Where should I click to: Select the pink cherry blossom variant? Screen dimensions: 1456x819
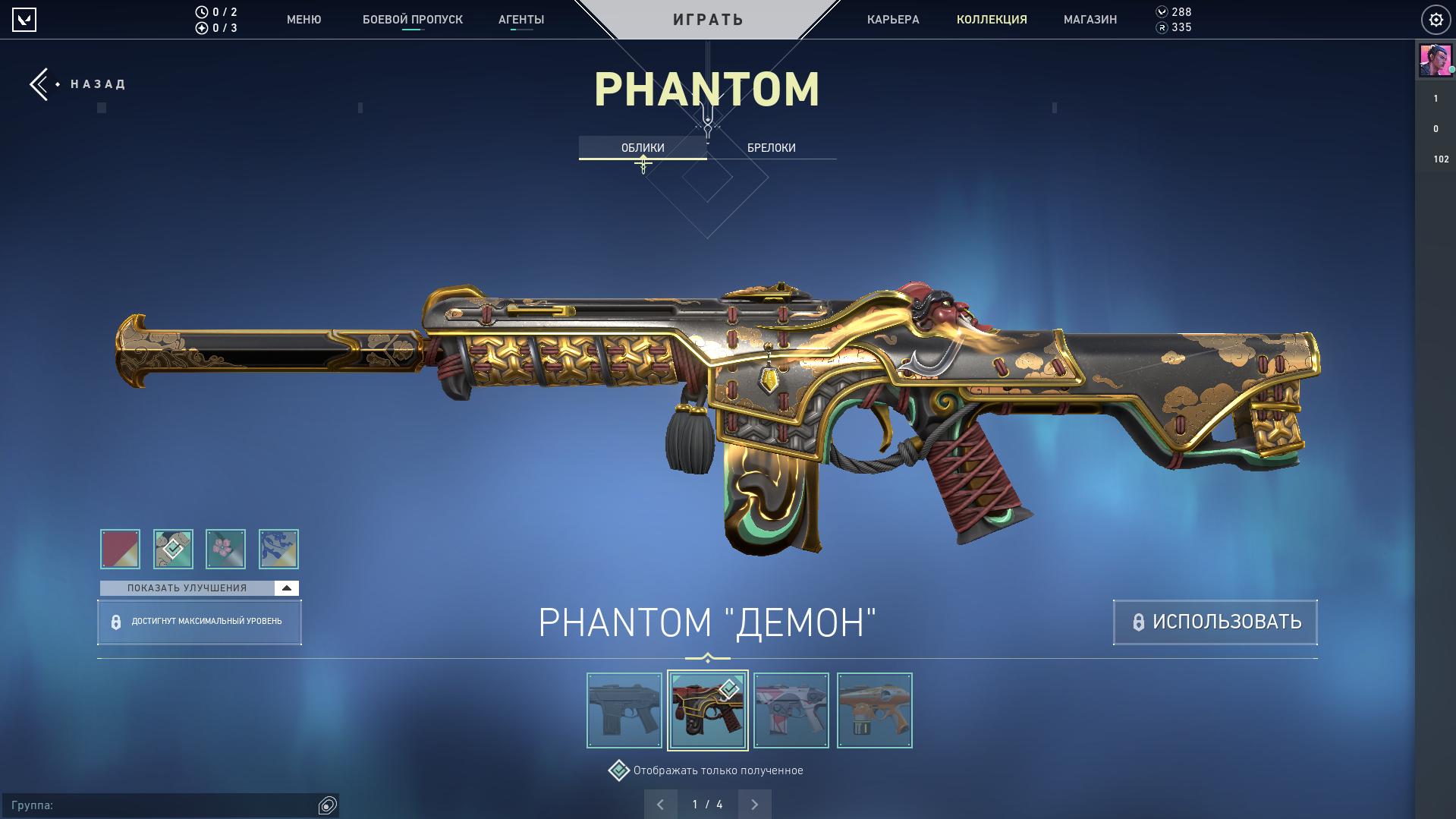[x=225, y=549]
